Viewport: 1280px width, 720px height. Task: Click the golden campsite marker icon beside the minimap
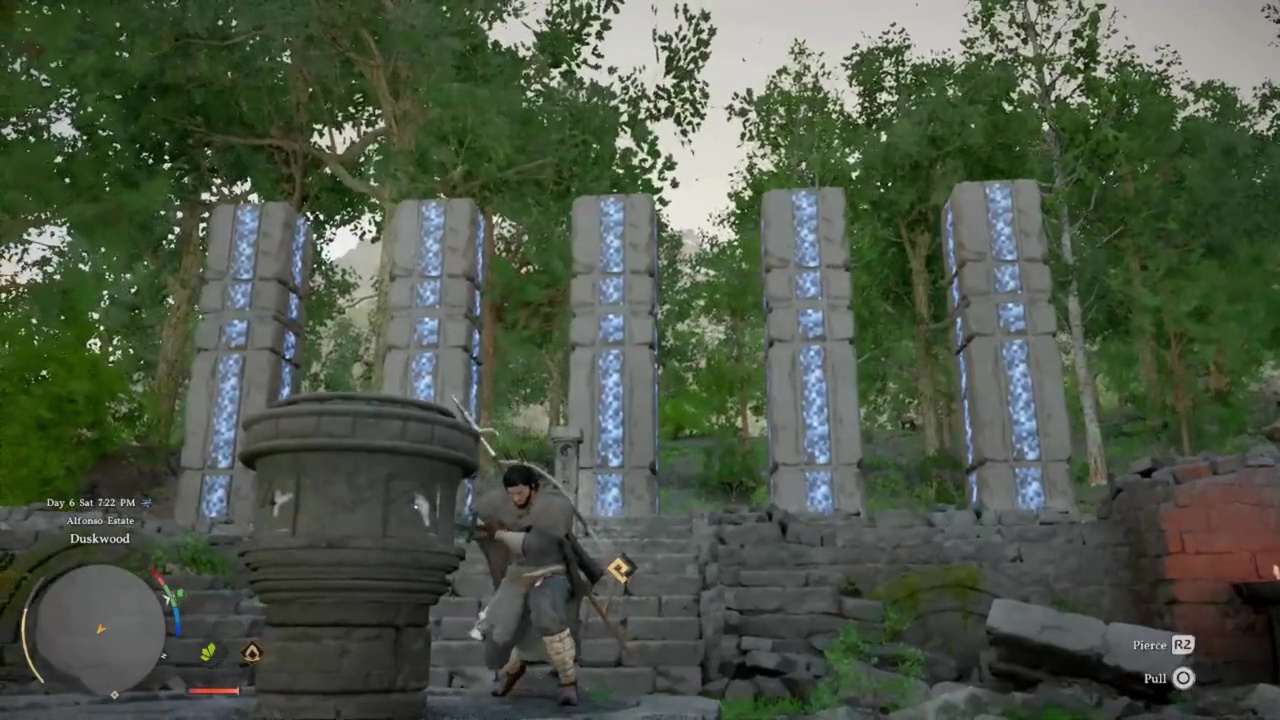[x=250, y=652]
